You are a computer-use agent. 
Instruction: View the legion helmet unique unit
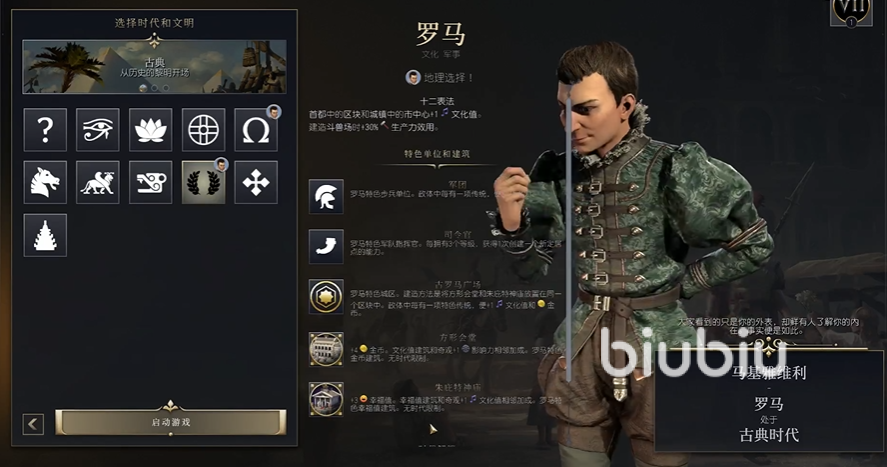[x=326, y=197]
